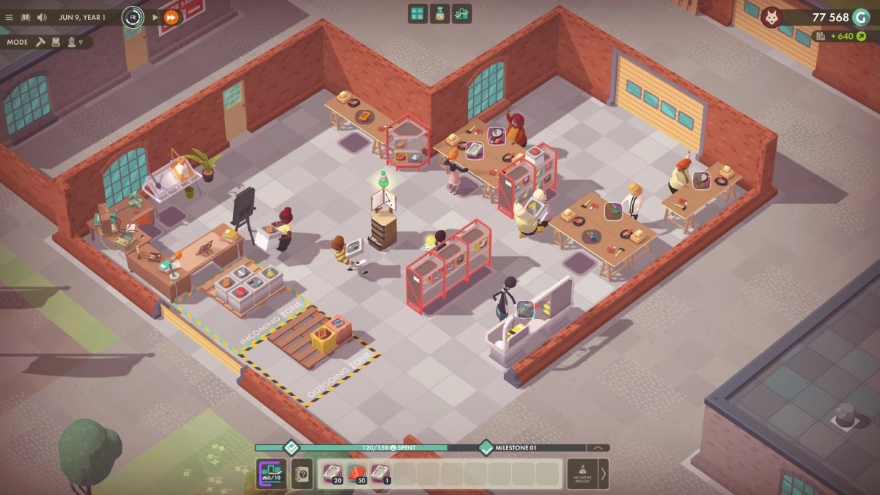Click the red wolf company logo

pyautogui.click(x=770, y=17)
